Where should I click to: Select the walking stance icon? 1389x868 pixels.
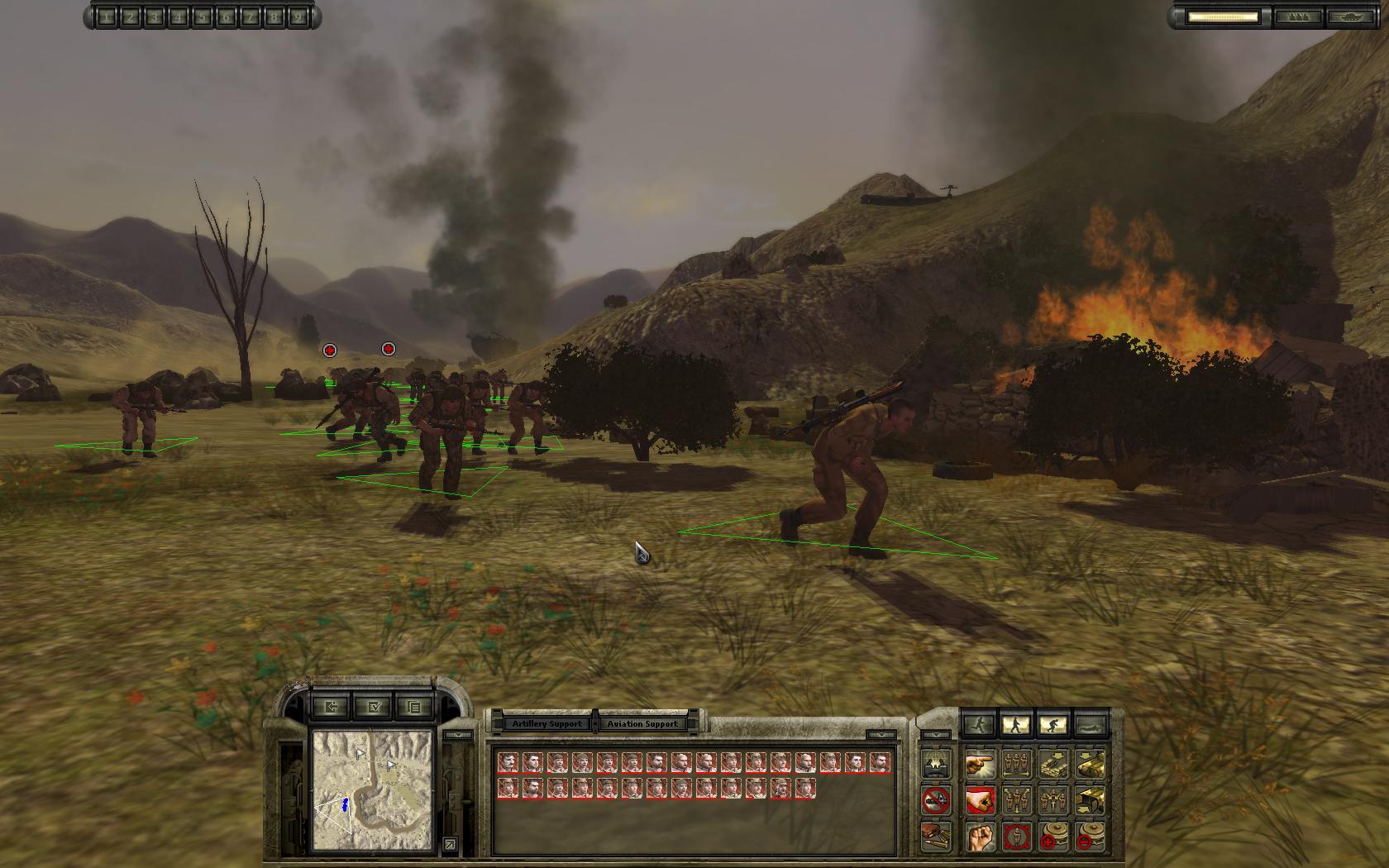1016,723
